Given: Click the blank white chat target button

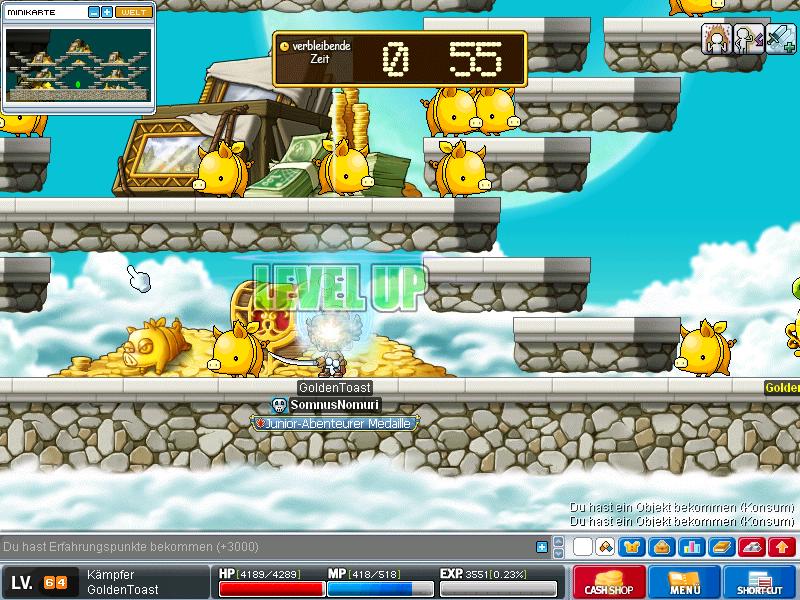Looking at the screenshot, I should (x=582, y=547).
